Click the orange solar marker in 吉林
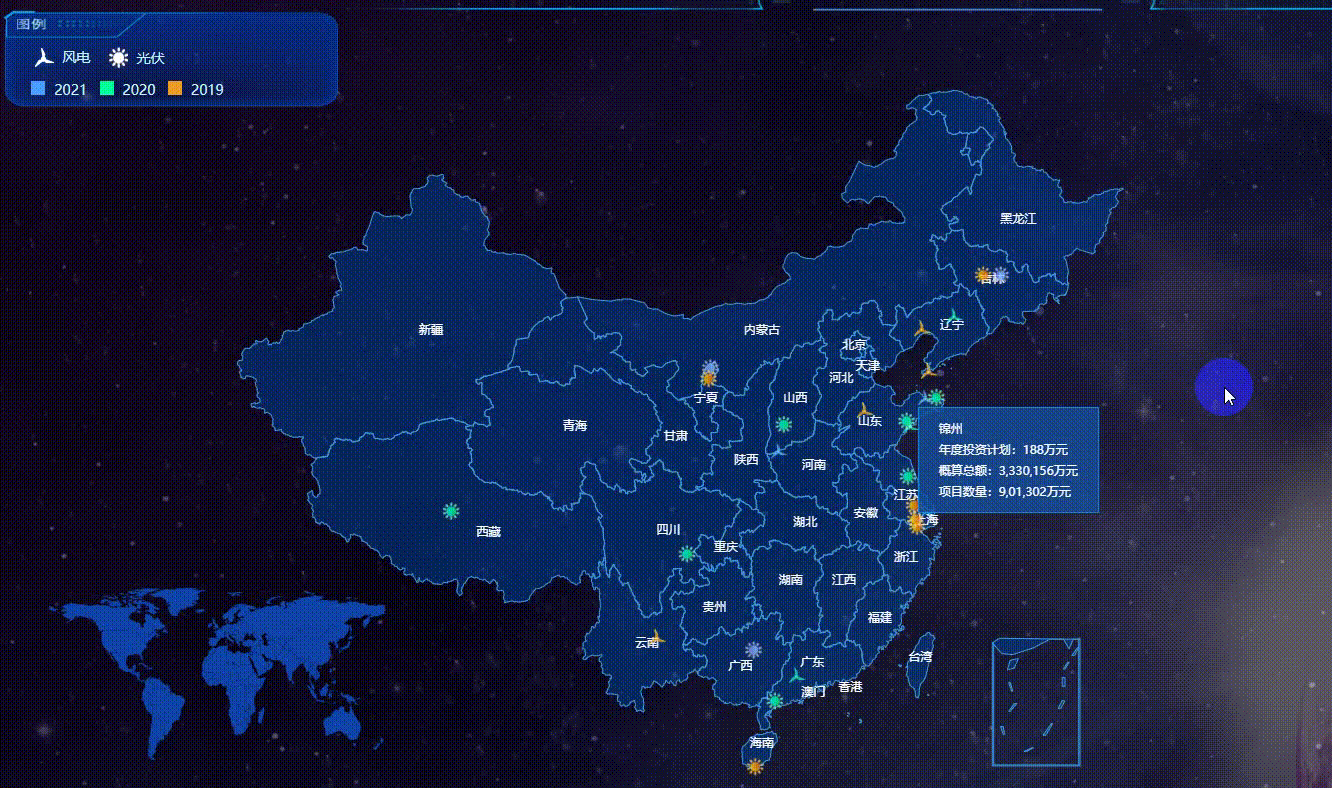Screen dimensions: 1332x788 tap(982, 273)
